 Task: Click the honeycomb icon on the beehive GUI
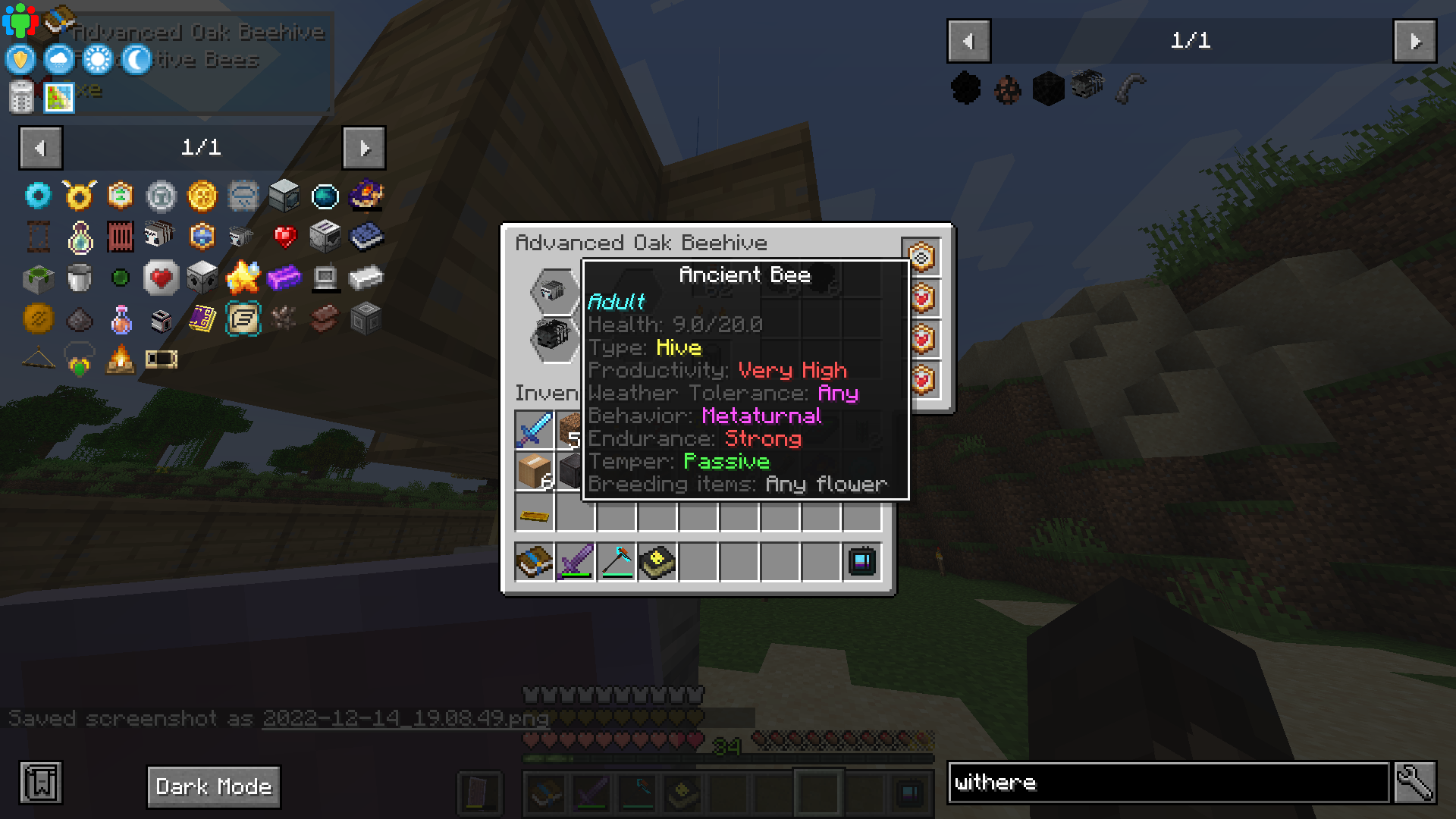tap(920, 257)
